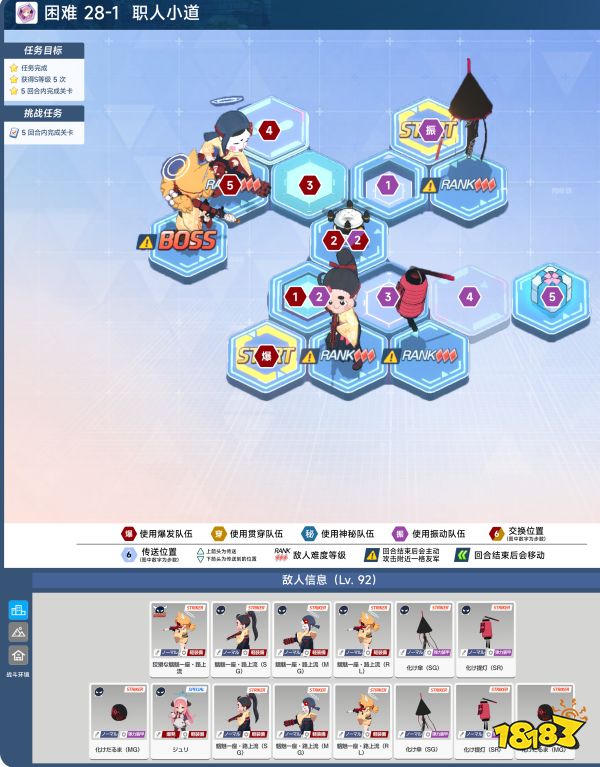Image resolution: width=600 pixels, height=767 pixels.
Task: Select the gift box tile numbered 5
Action: tap(549, 297)
